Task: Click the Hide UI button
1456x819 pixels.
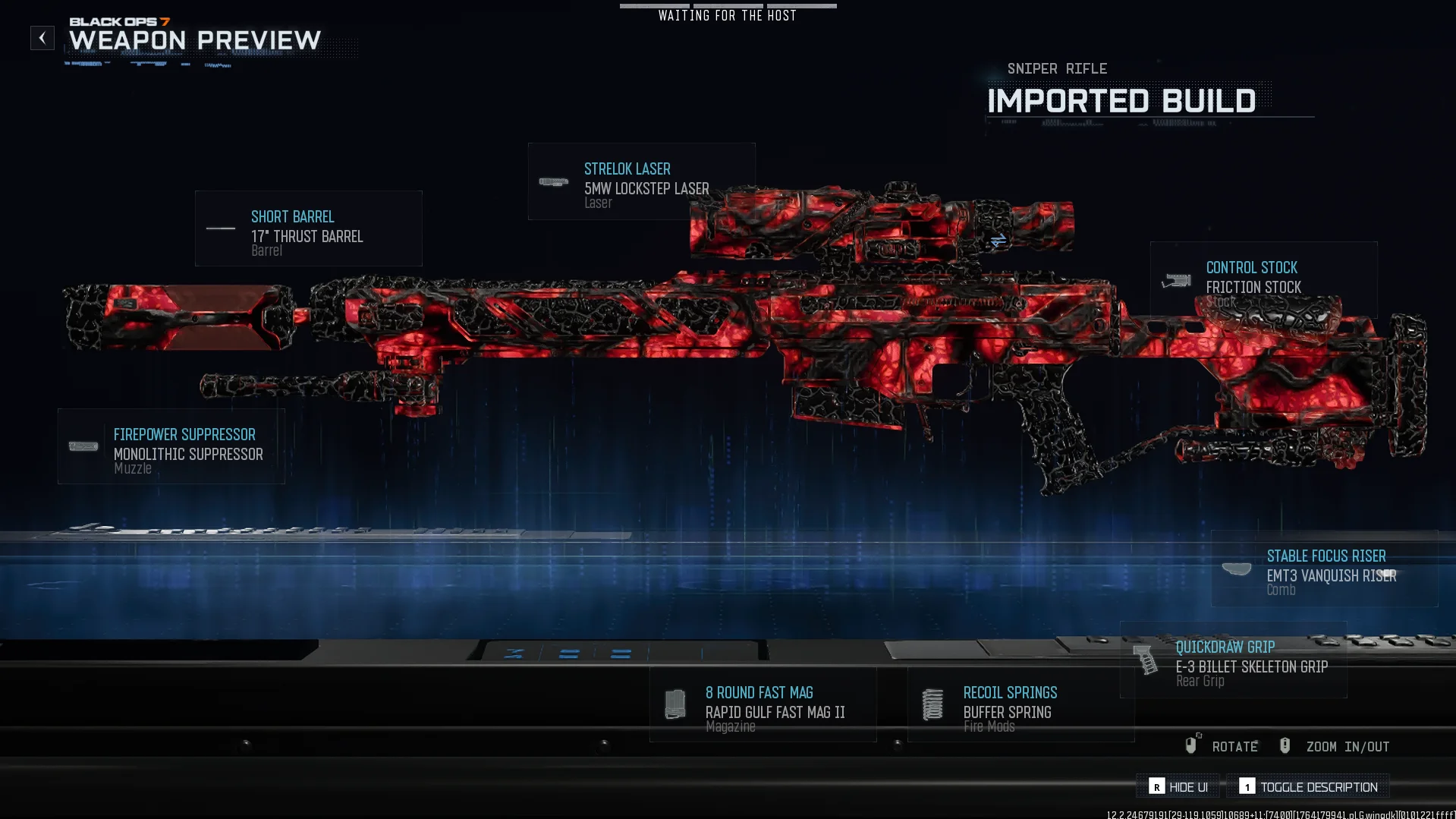Action: (x=1178, y=787)
